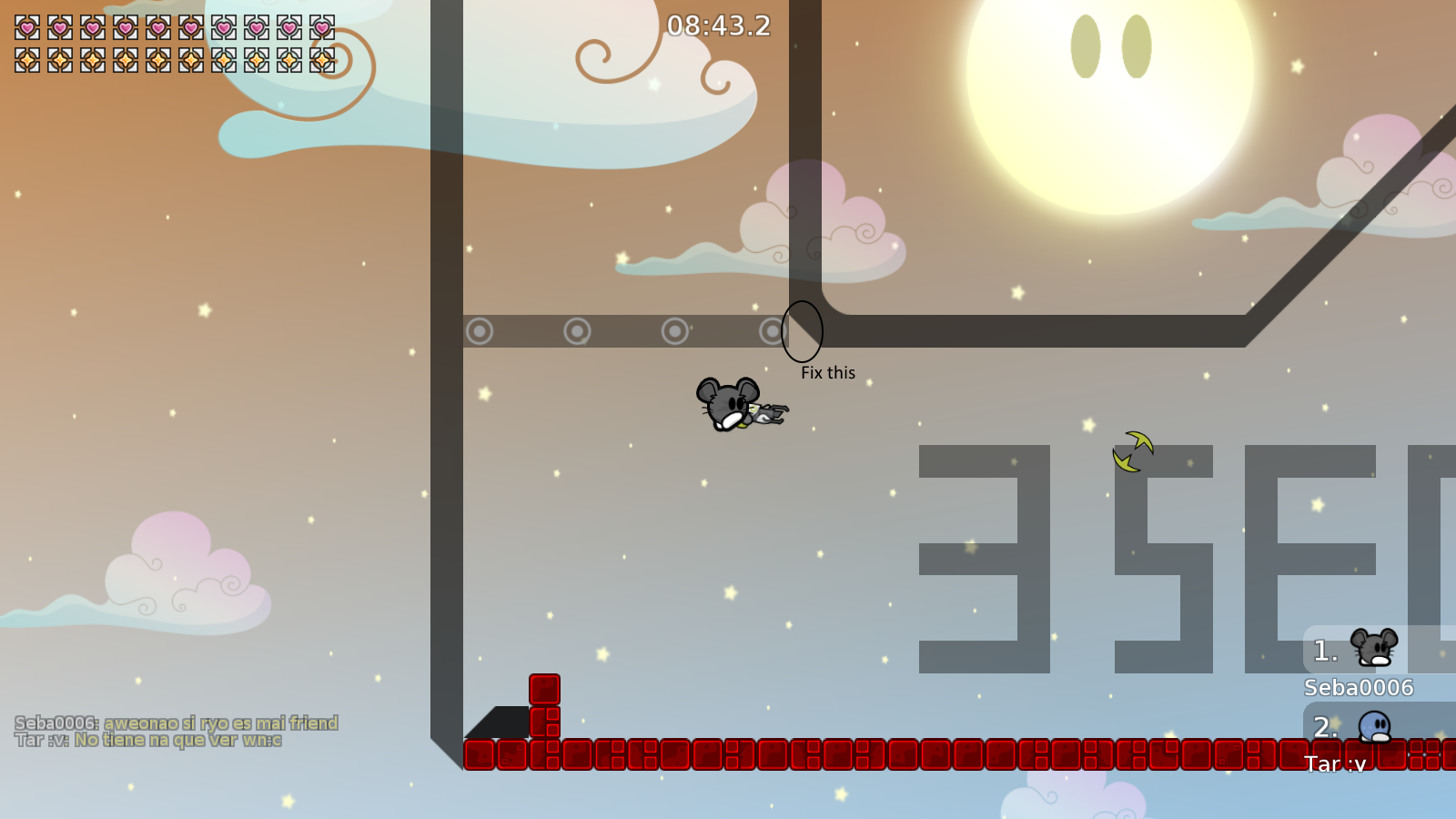Select Tar :v's chat message
This screenshot has width=1456, height=819.
148,740
